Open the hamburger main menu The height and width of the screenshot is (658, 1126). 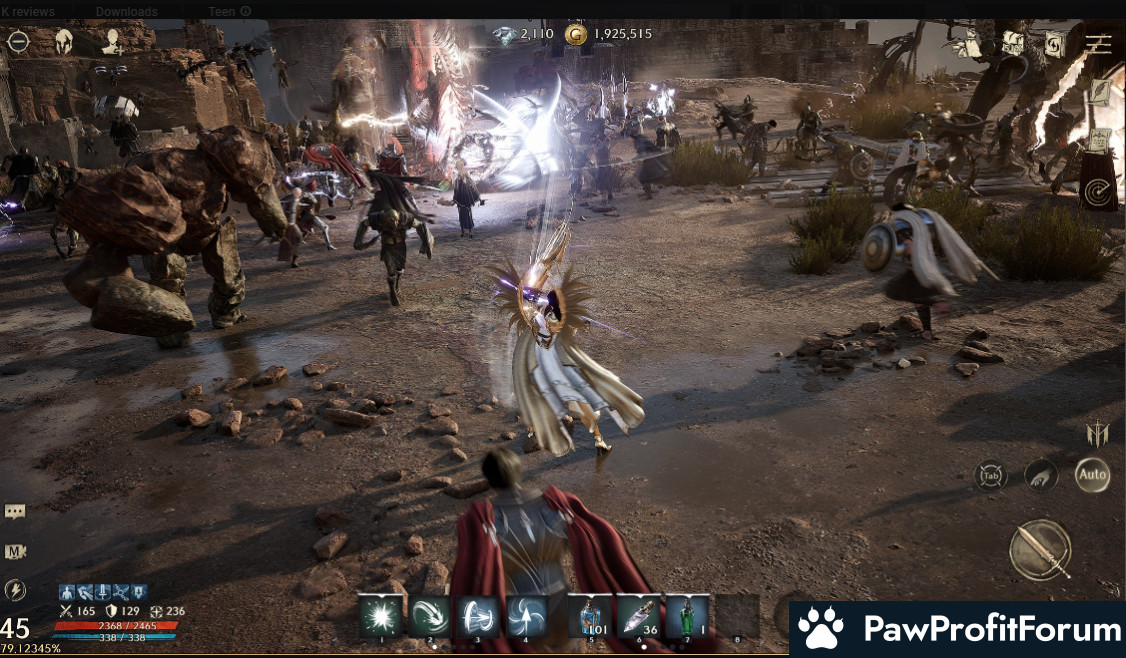(x=1098, y=44)
